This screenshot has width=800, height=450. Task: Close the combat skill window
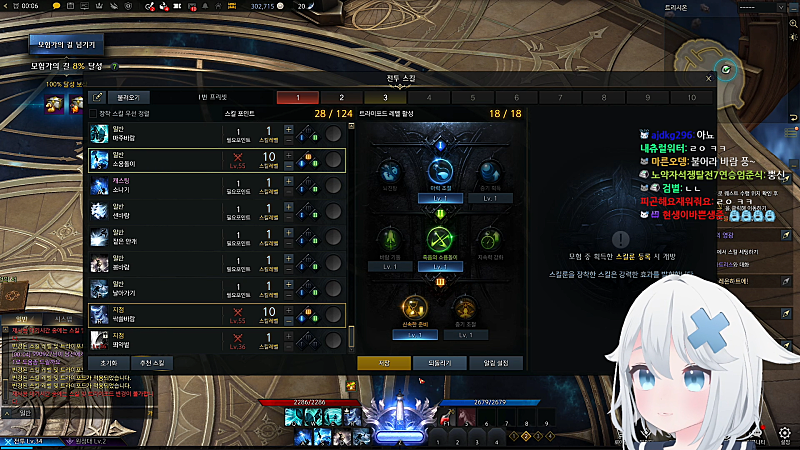coord(709,78)
